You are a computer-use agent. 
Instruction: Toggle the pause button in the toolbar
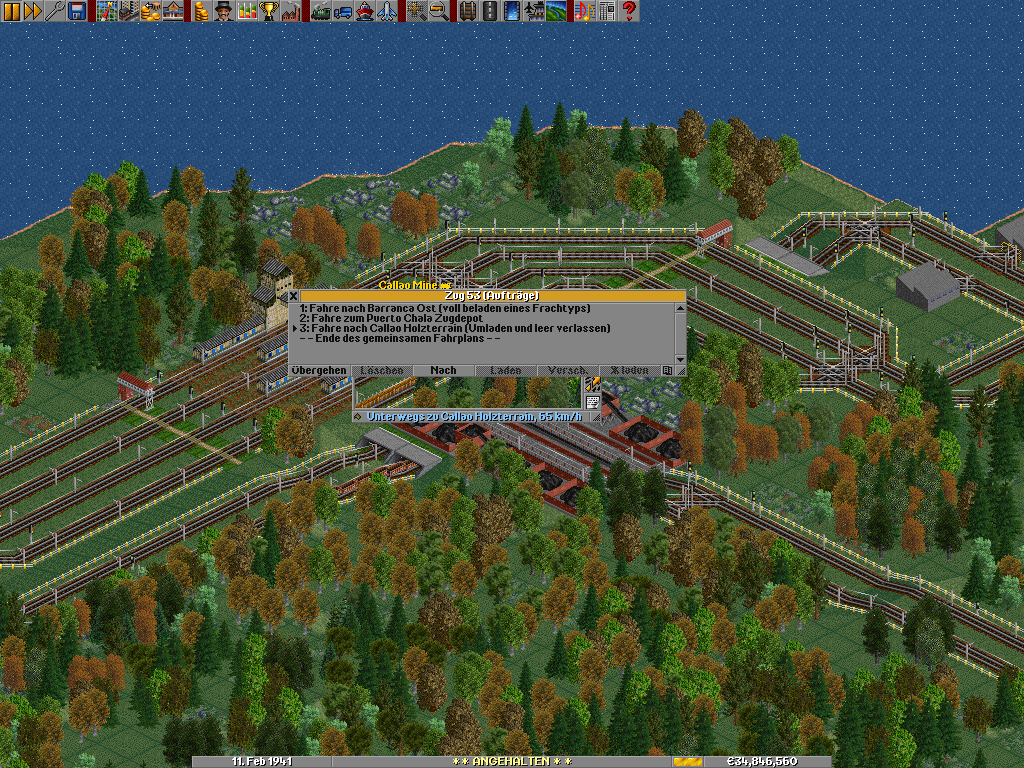pyautogui.click(x=13, y=11)
